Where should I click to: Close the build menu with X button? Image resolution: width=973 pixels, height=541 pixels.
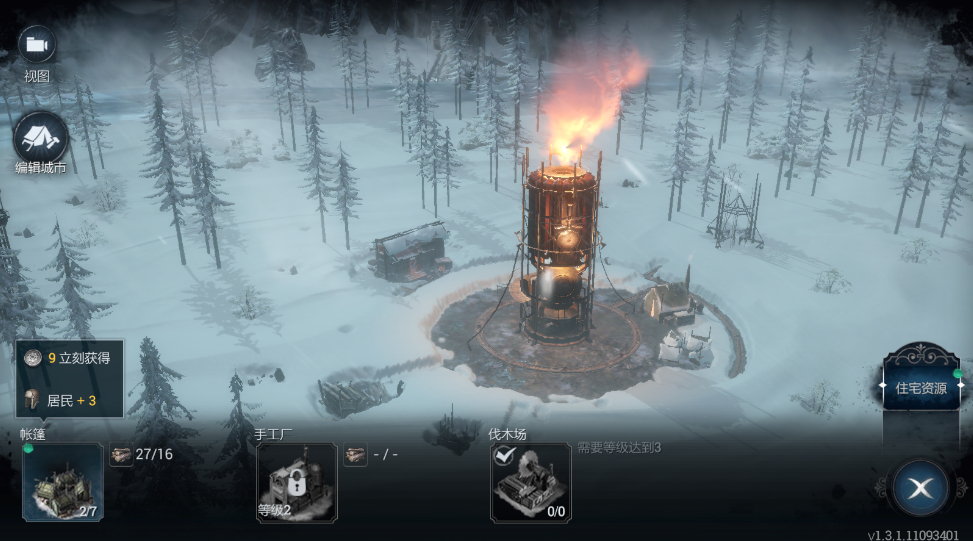(x=920, y=487)
